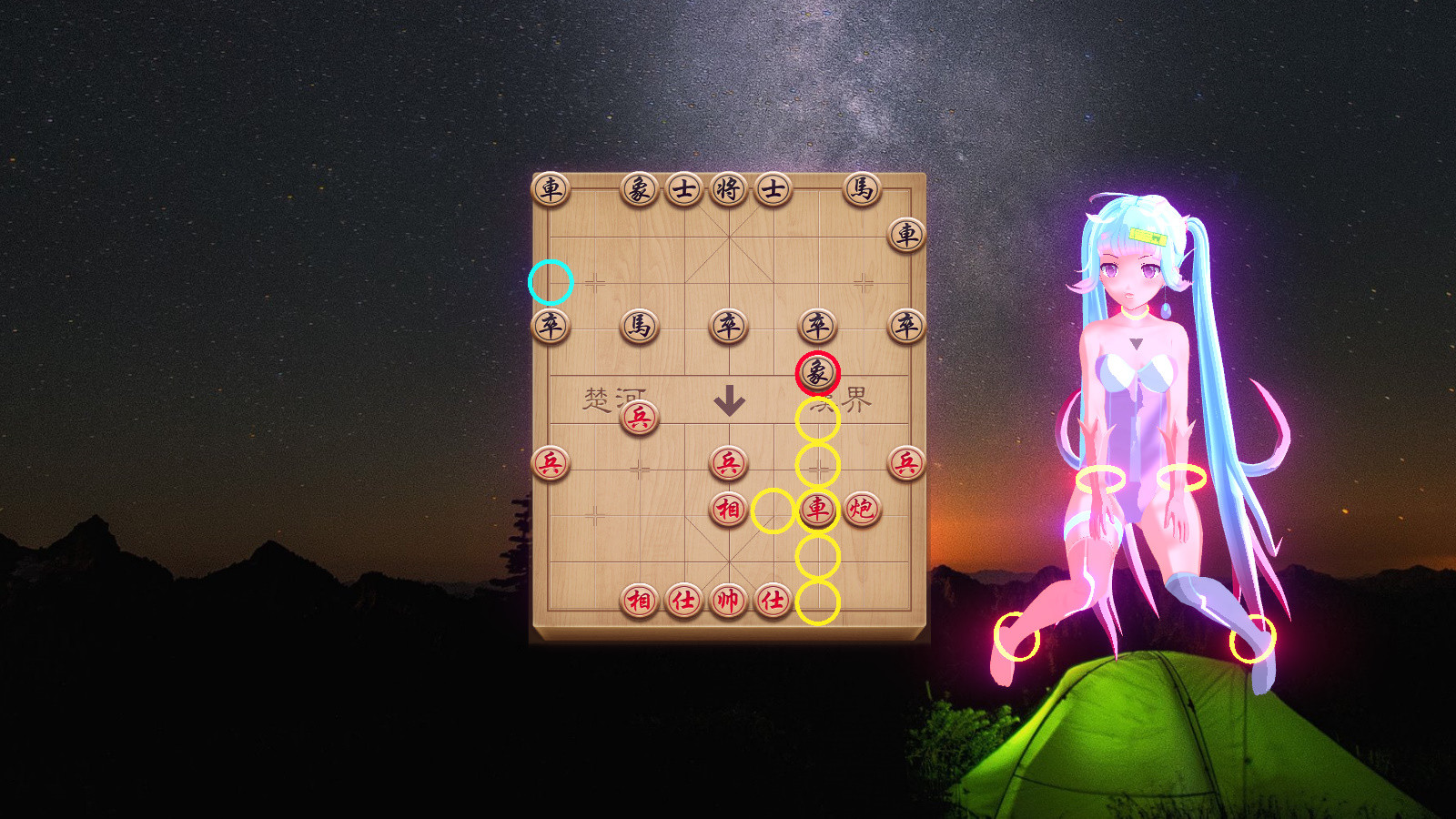
Task: Click the red elephant 相 above the palace
Action: 730,511
